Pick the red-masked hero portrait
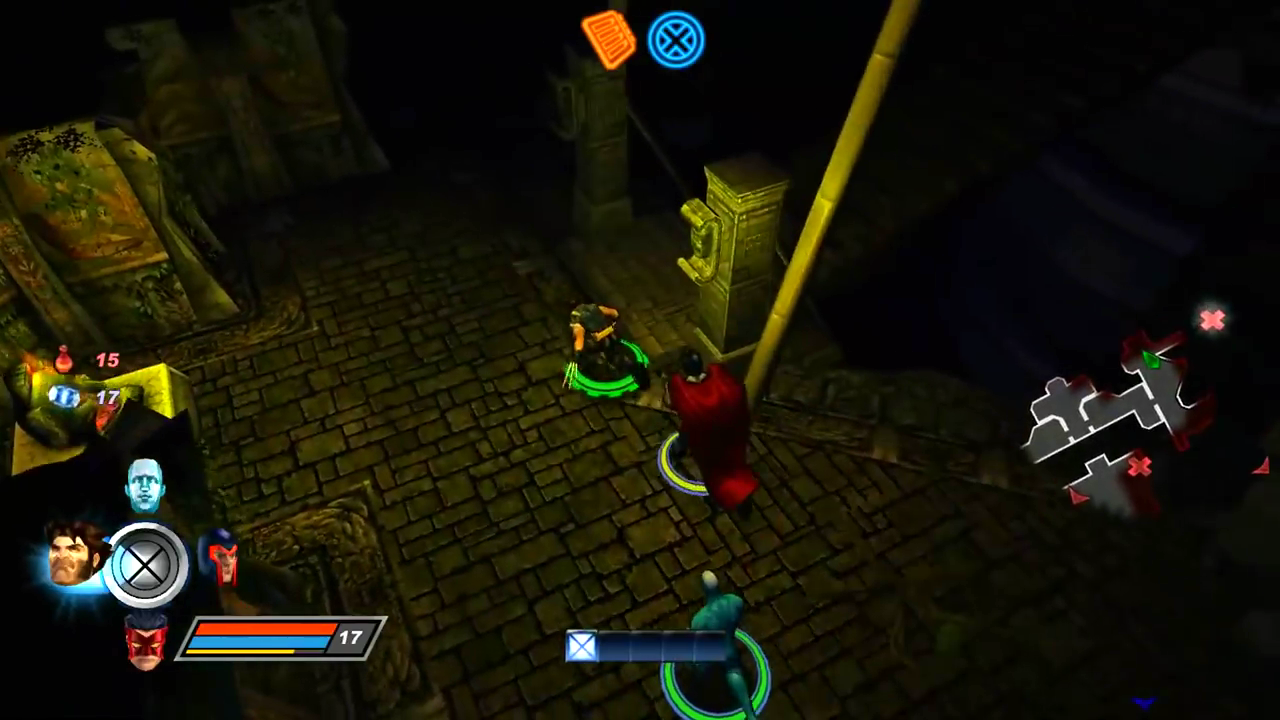1280x720 pixels. tap(146, 640)
